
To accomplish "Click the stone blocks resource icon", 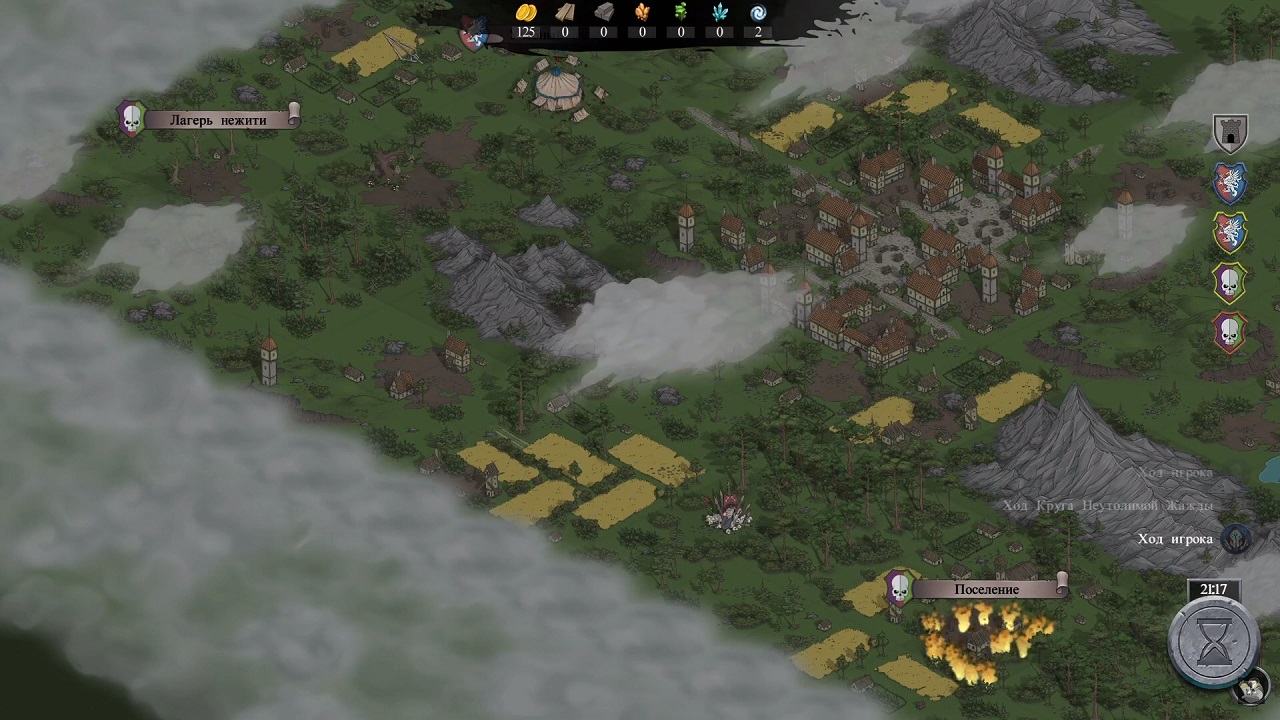I will point(604,13).
